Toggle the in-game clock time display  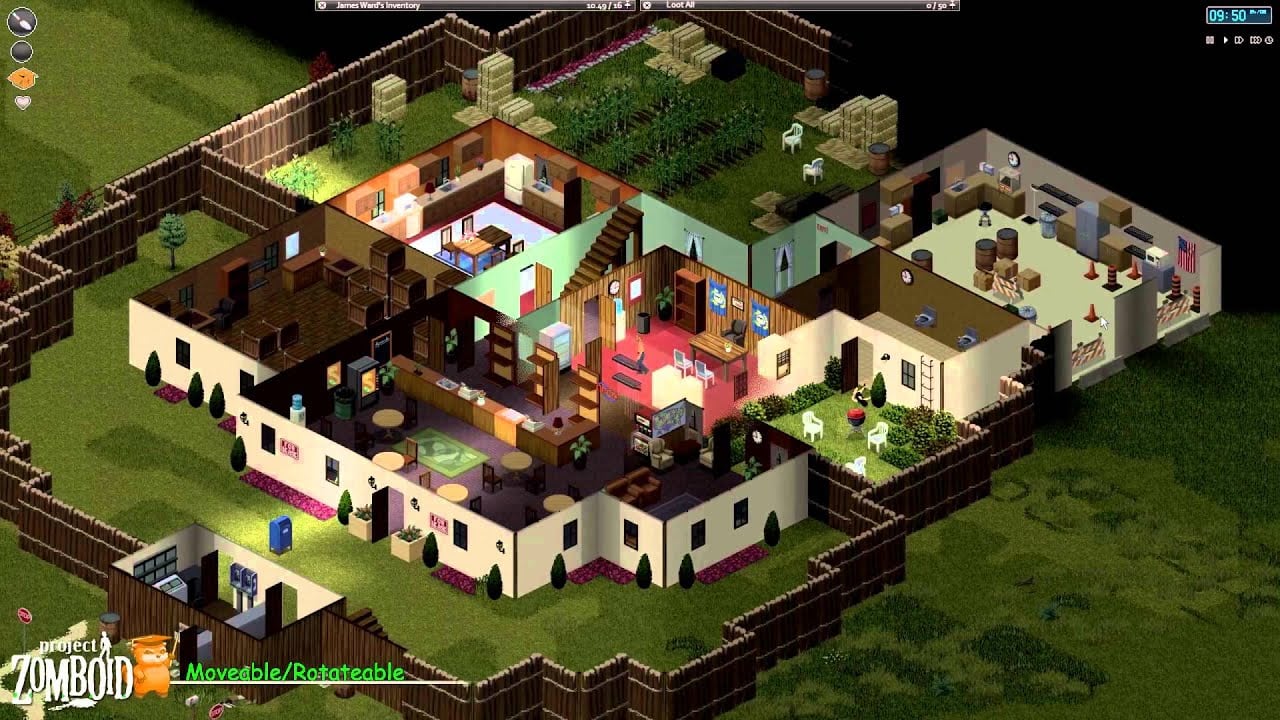pos(1238,15)
